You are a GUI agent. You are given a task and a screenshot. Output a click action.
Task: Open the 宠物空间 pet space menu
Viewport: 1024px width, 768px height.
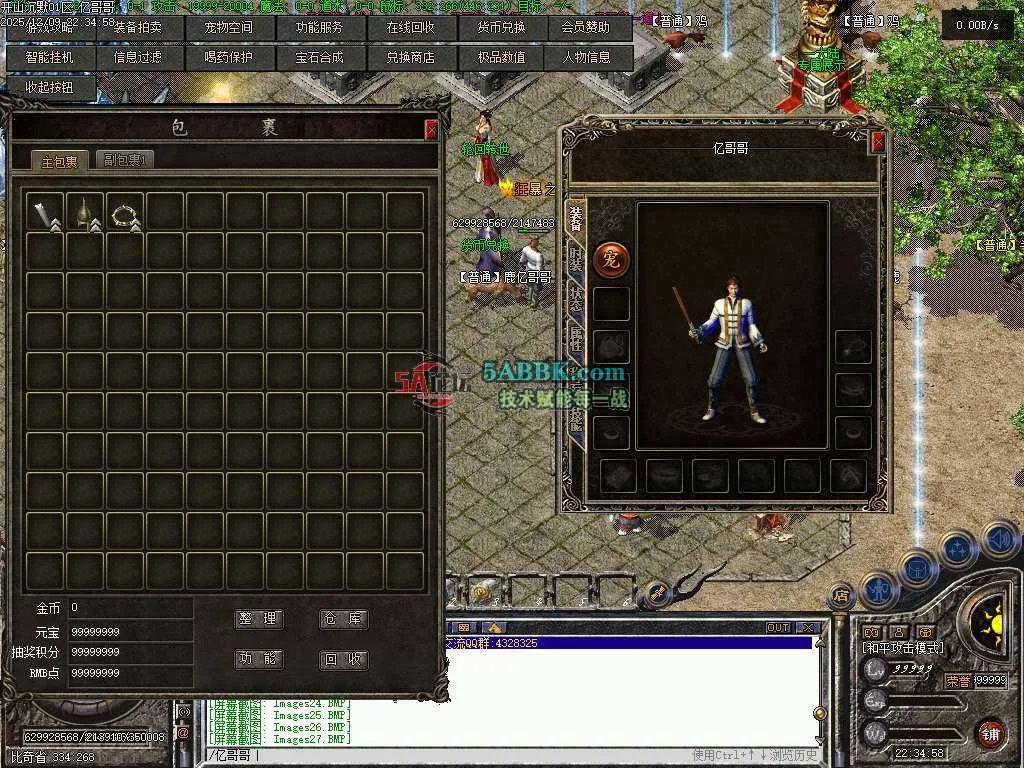click(228, 28)
